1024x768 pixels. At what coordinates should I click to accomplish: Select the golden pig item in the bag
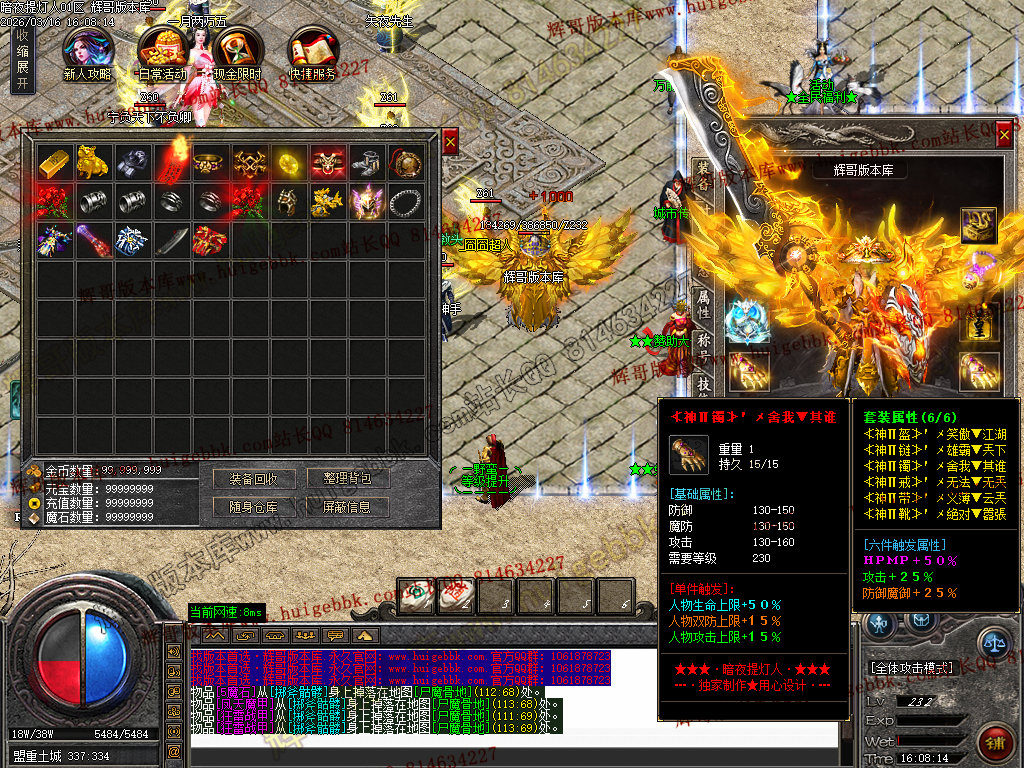[94, 162]
